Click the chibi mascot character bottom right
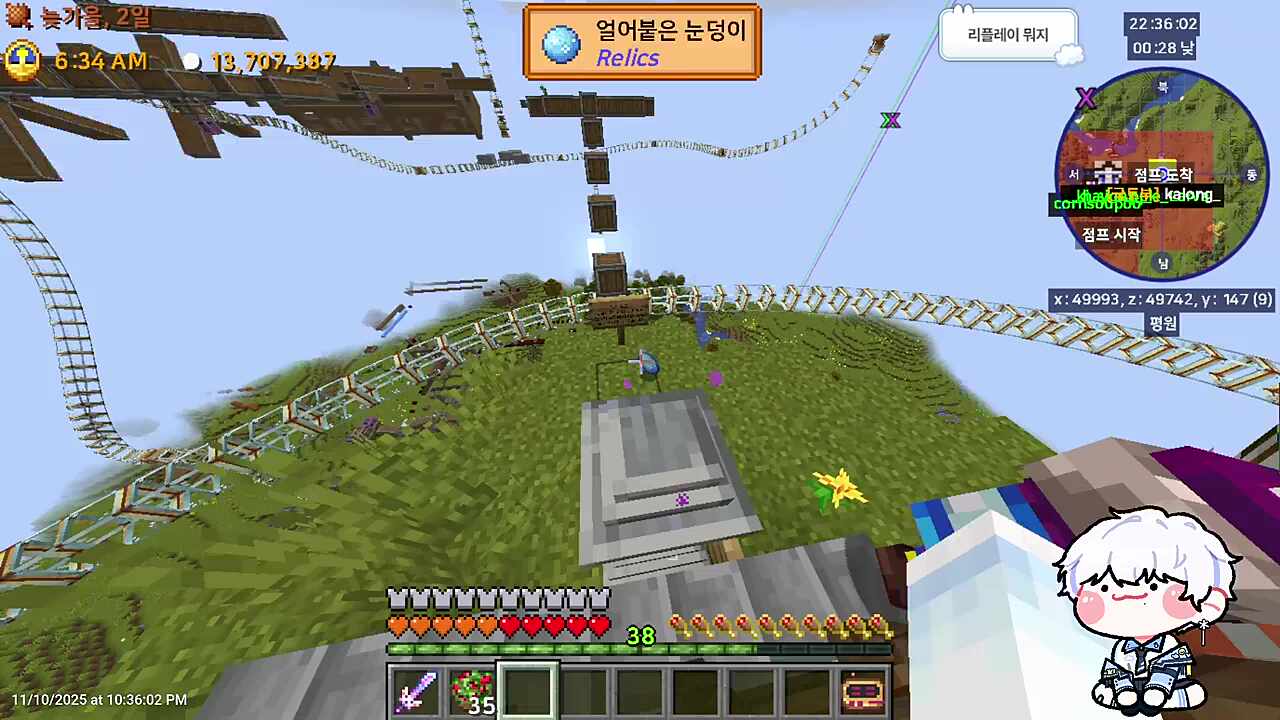Viewport: 1280px width, 720px height. pyautogui.click(x=1150, y=600)
